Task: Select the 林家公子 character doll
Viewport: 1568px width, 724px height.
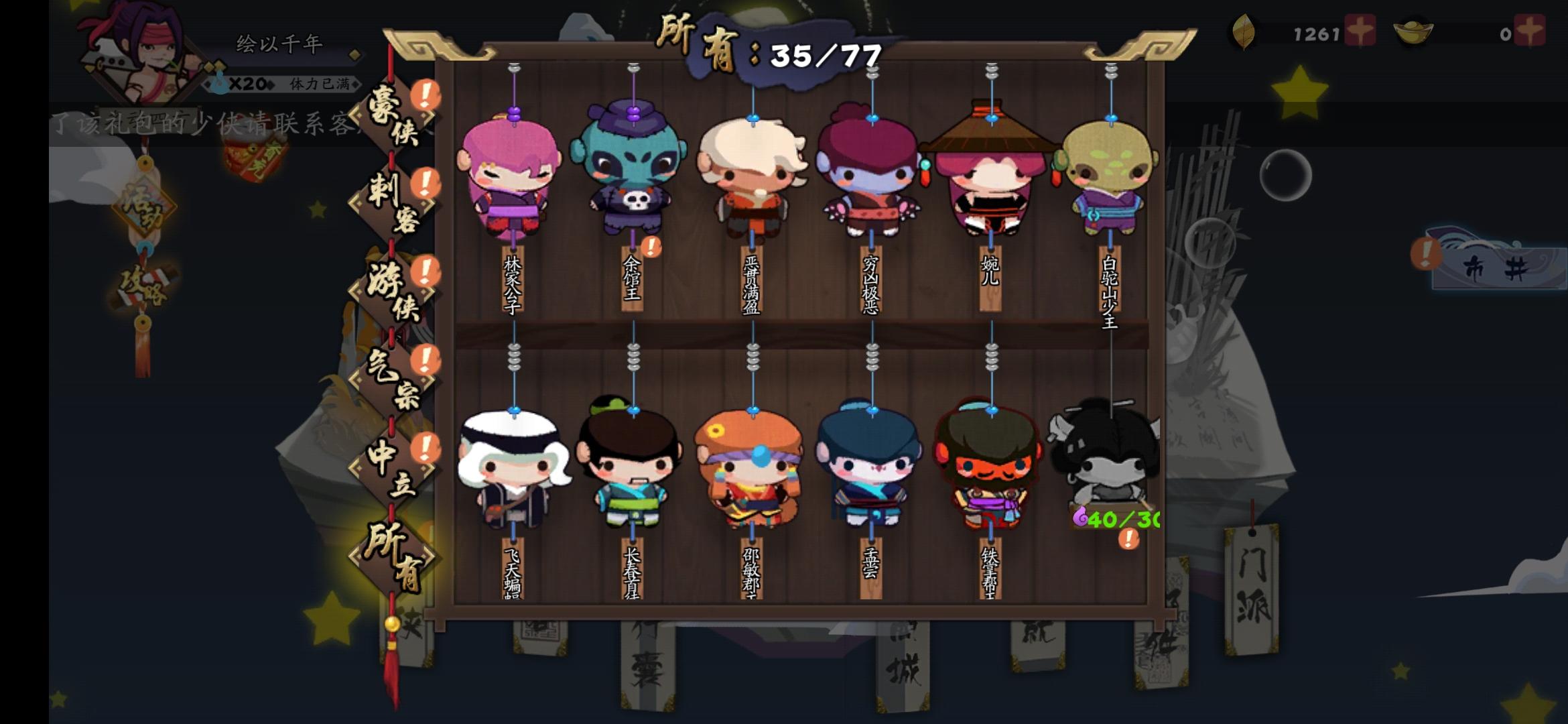Action: 513,178
